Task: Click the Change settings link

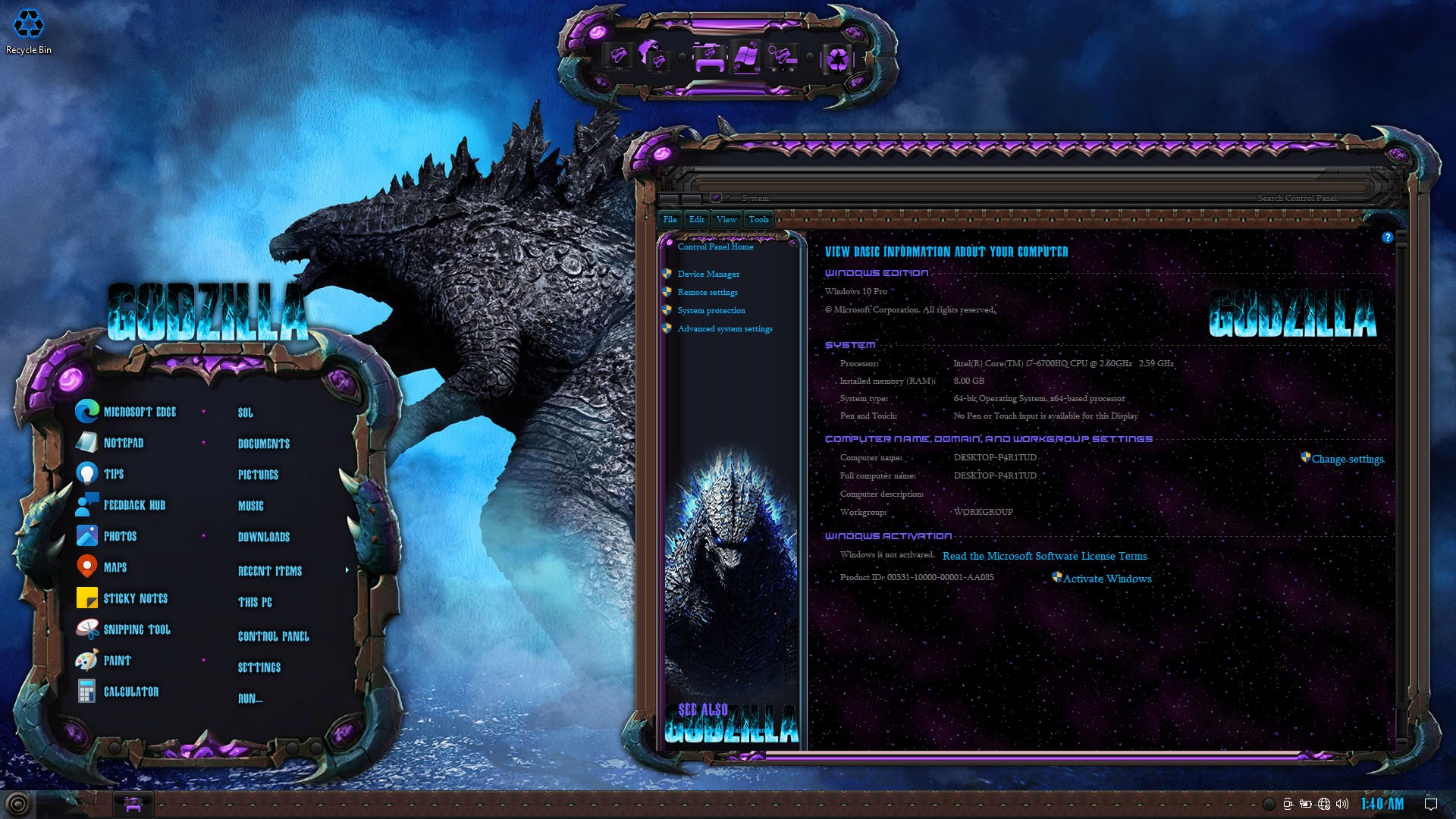Action: [1347, 459]
